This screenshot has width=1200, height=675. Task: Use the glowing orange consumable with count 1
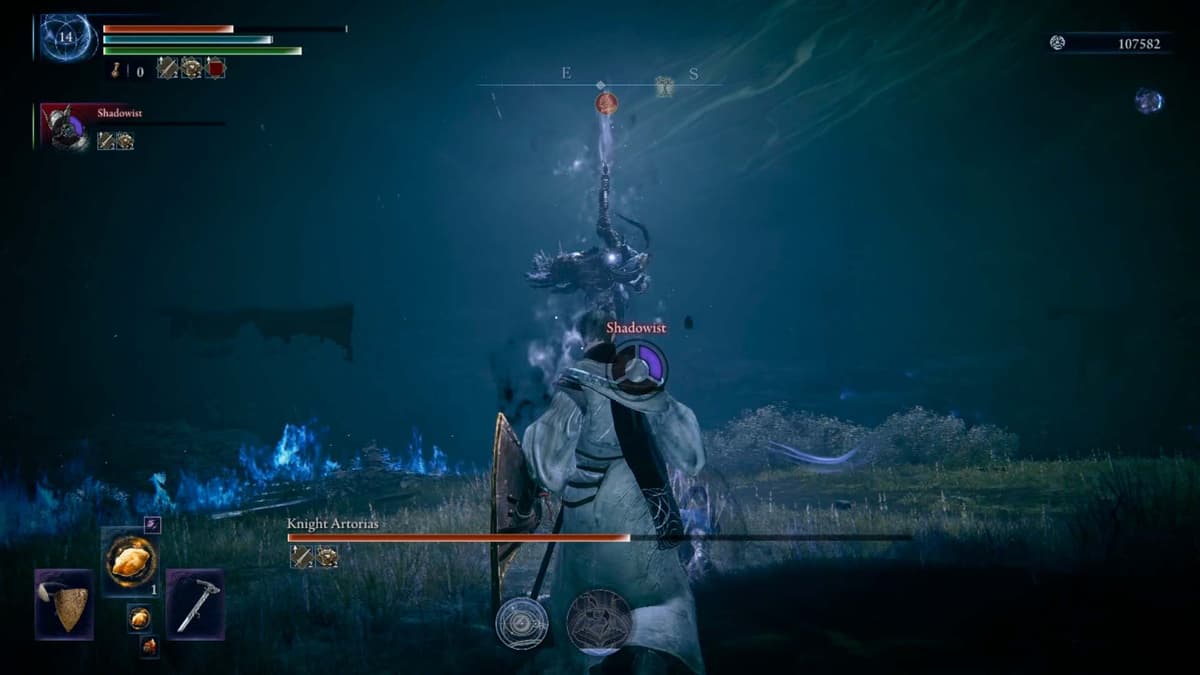click(130, 562)
